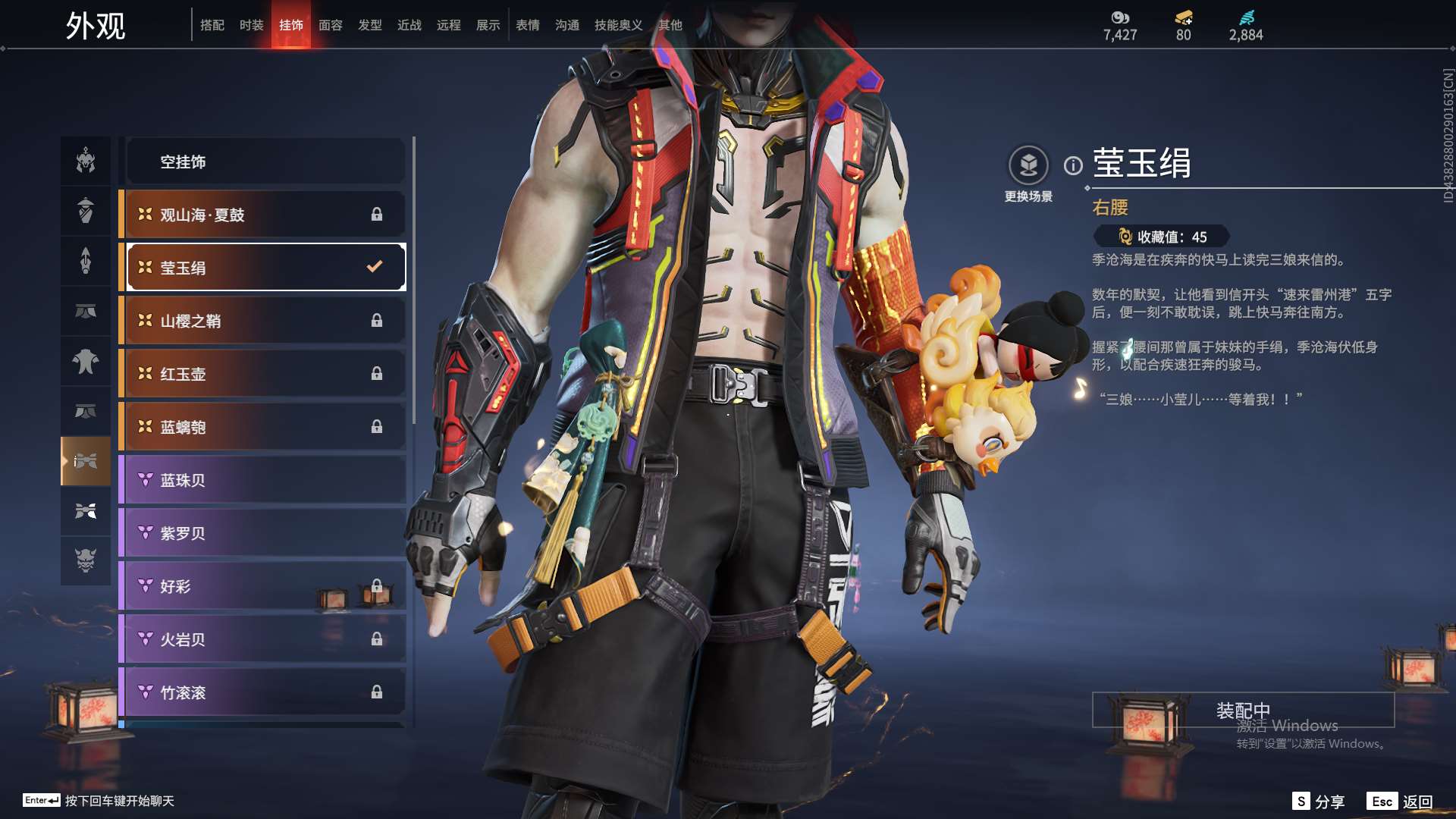Go to the 发型 tab
This screenshot has width=1456, height=819.
tap(369, 25)
